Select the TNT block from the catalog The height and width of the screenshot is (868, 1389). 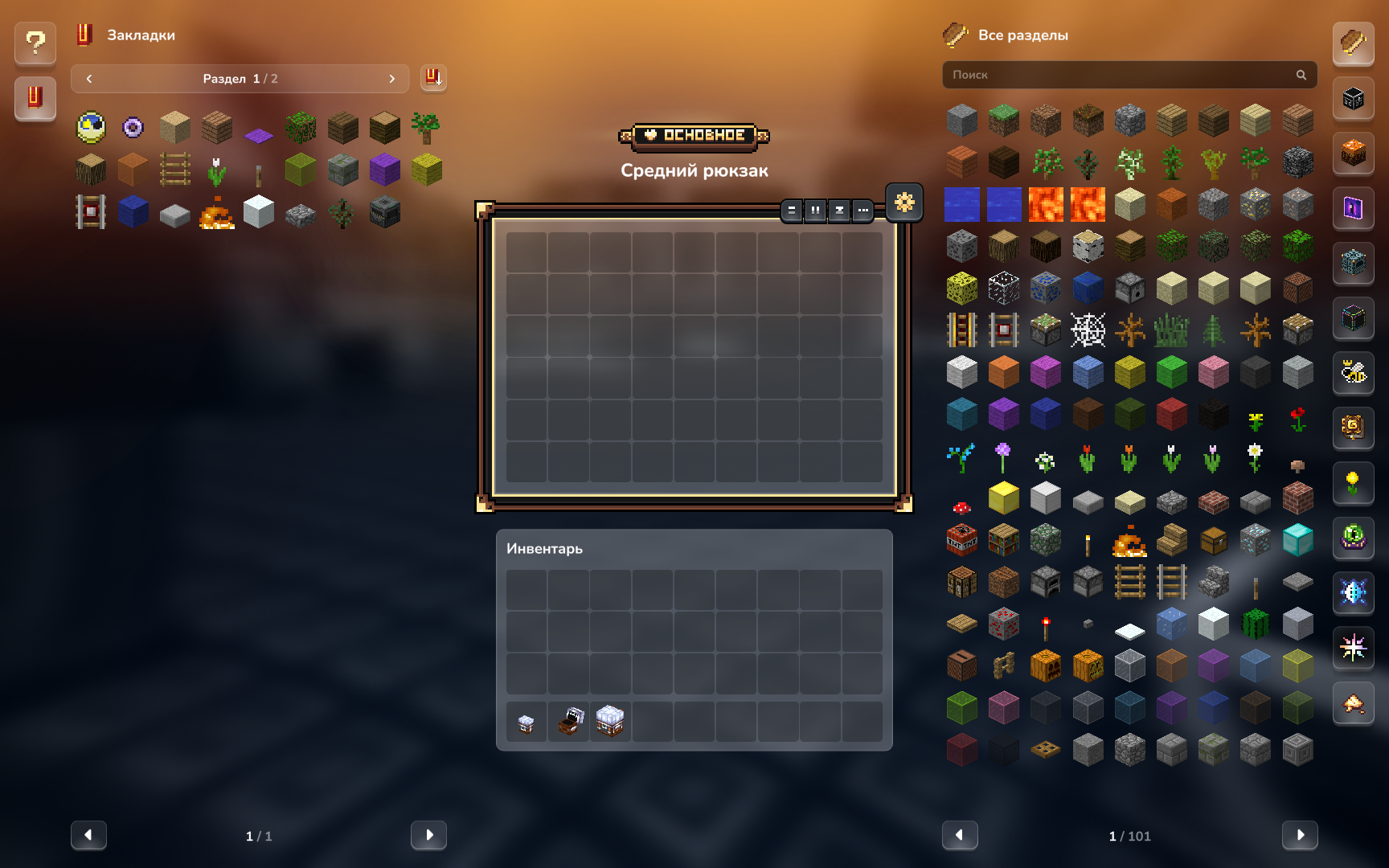click(961, 540)
